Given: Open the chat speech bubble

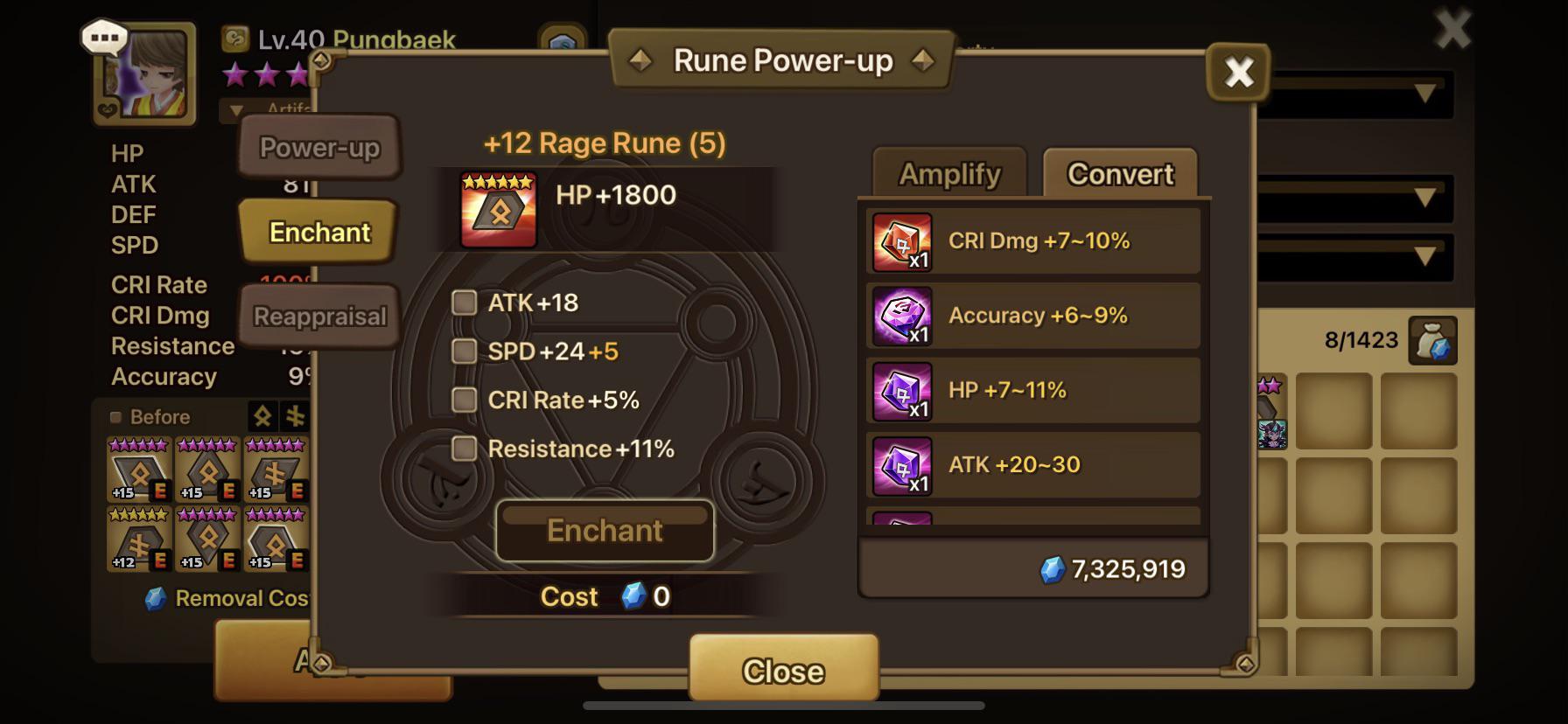Looking at the screenshot, I should tap(104, 38).
